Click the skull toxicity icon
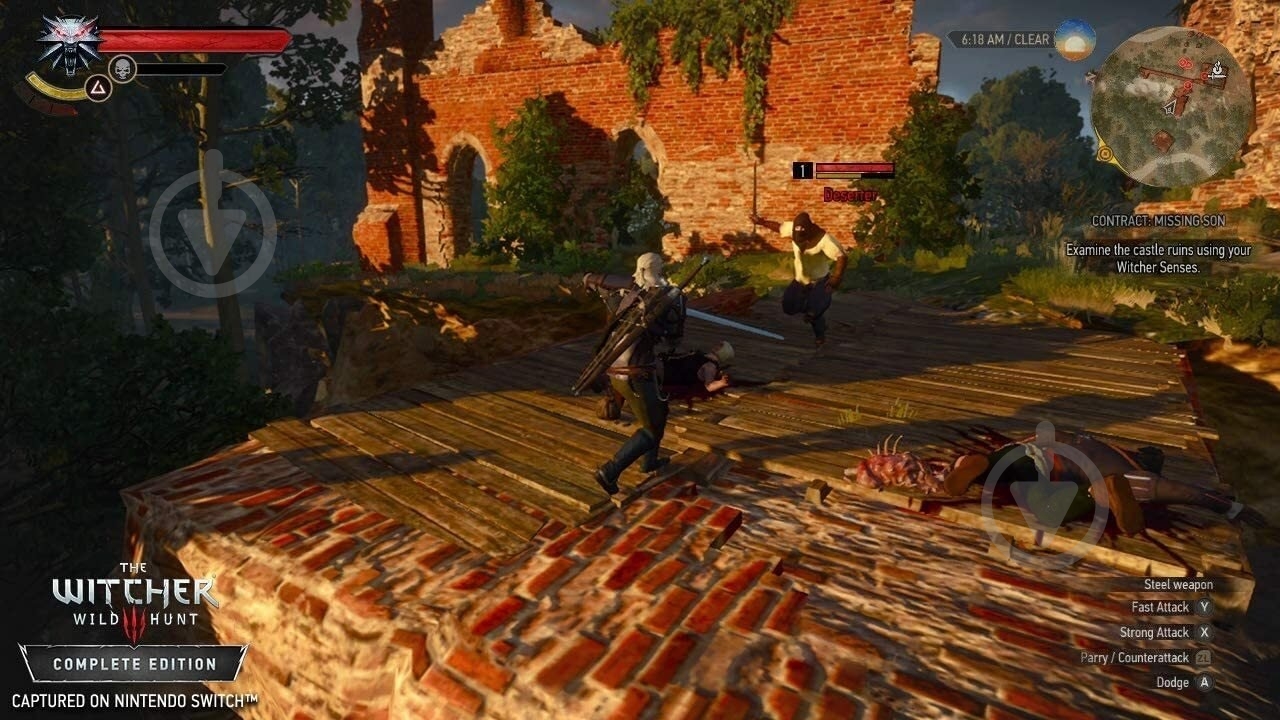The height and width of the screenshot is (720, 1280). [122, 67]
